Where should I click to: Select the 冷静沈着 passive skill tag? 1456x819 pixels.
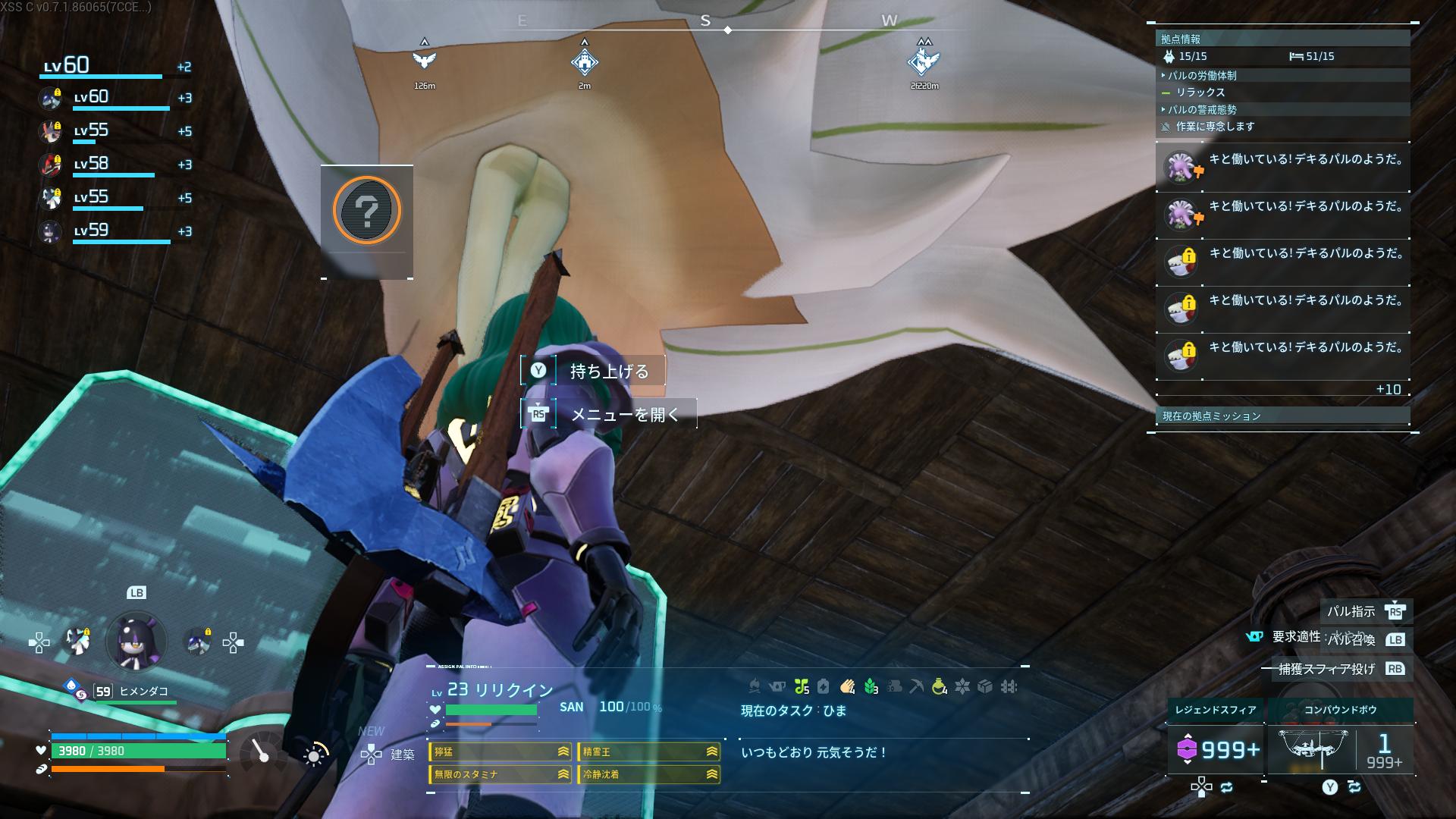click(x=649, y=774)
